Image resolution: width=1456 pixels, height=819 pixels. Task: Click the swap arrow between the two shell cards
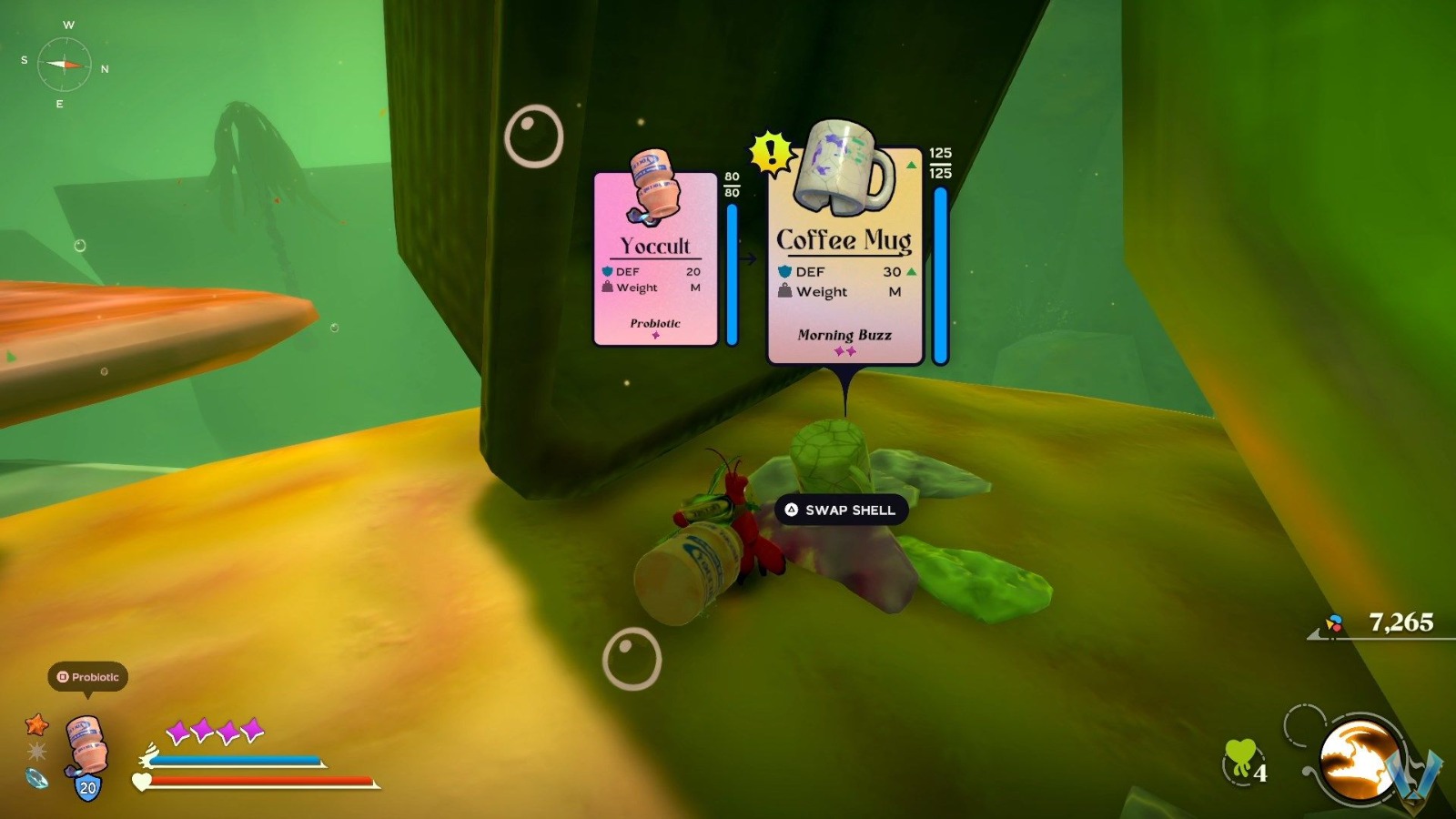tap(750, 258)
